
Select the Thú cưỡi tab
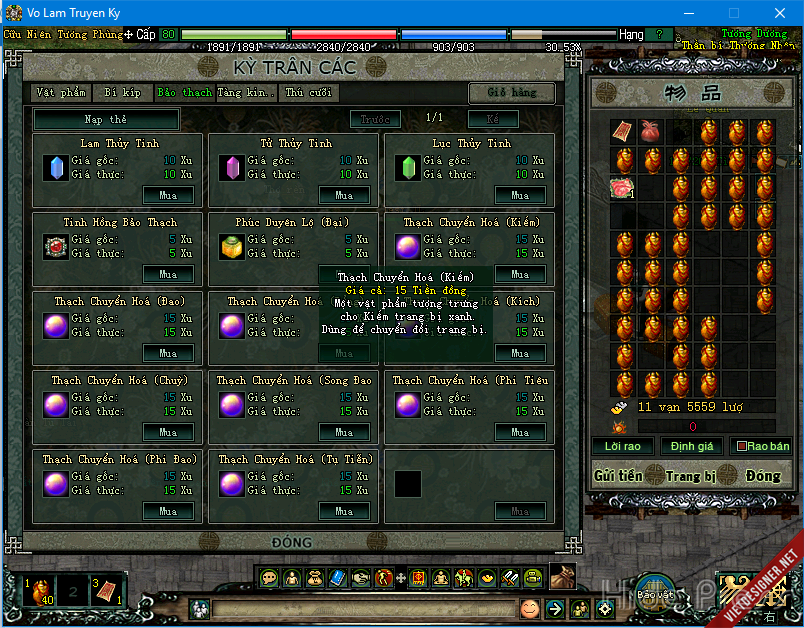coord(308,93)
